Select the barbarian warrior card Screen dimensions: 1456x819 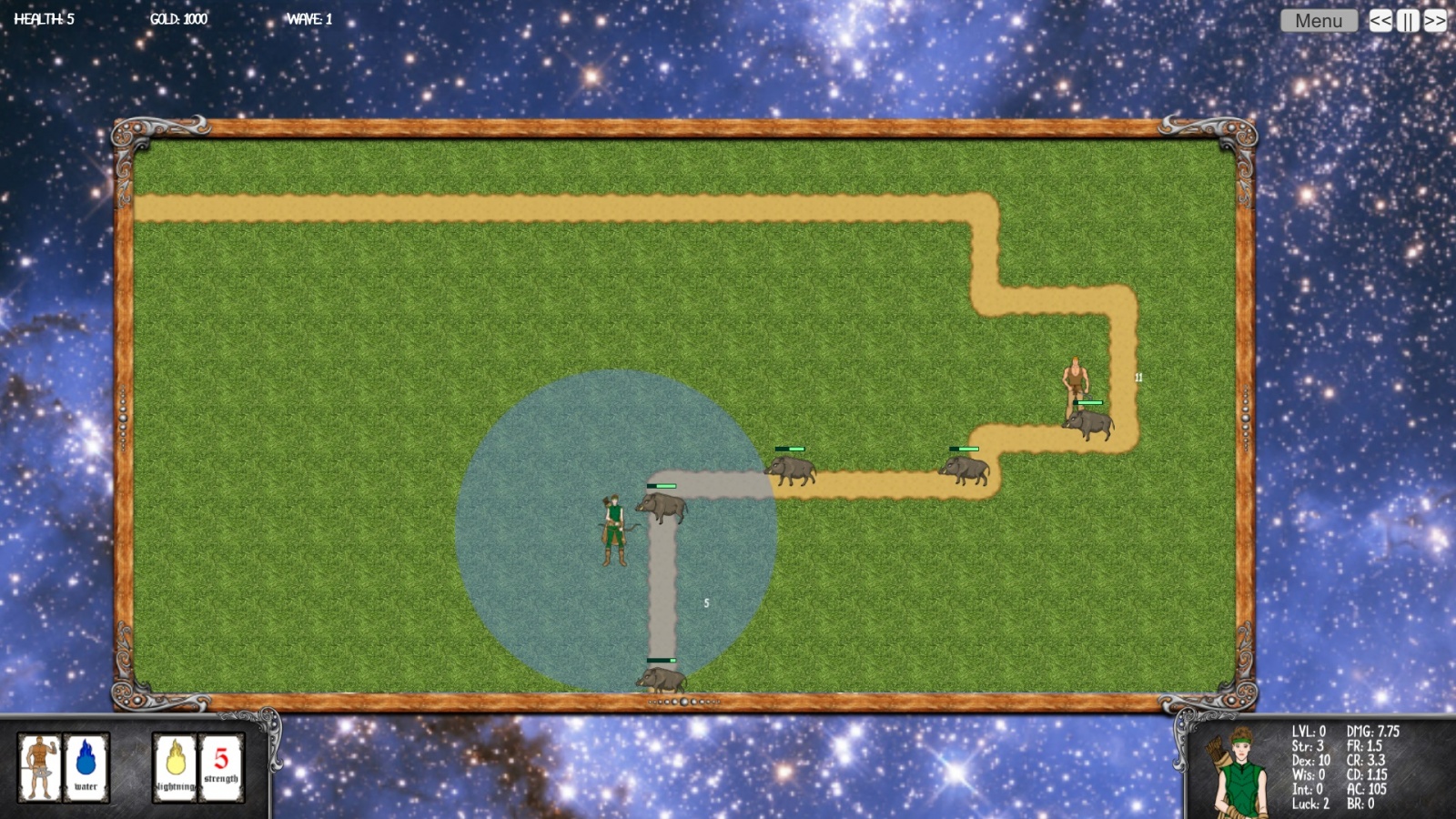(40, 767)
